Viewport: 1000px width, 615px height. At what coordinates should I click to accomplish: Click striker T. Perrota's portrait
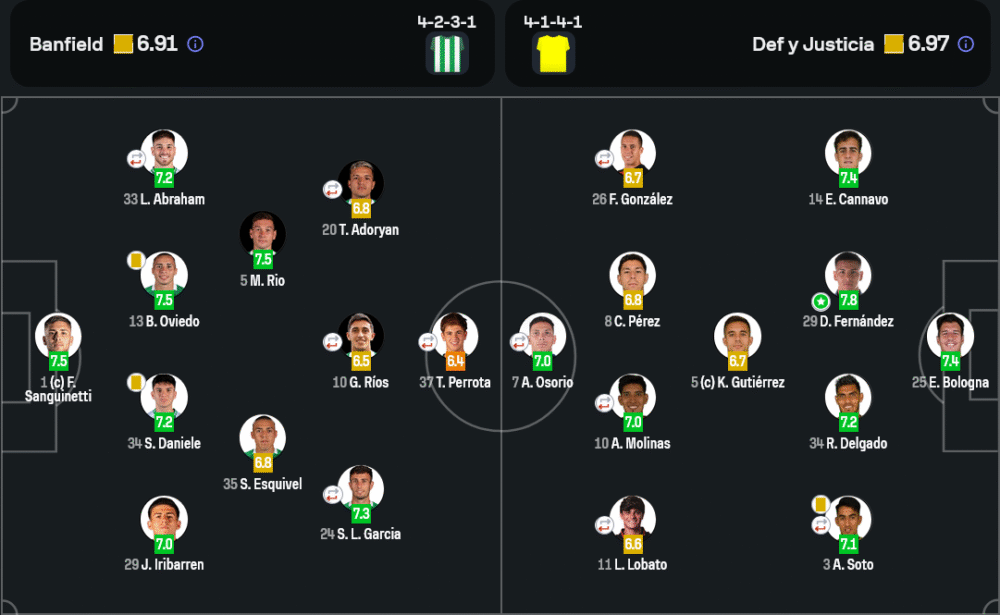point(455,337)
